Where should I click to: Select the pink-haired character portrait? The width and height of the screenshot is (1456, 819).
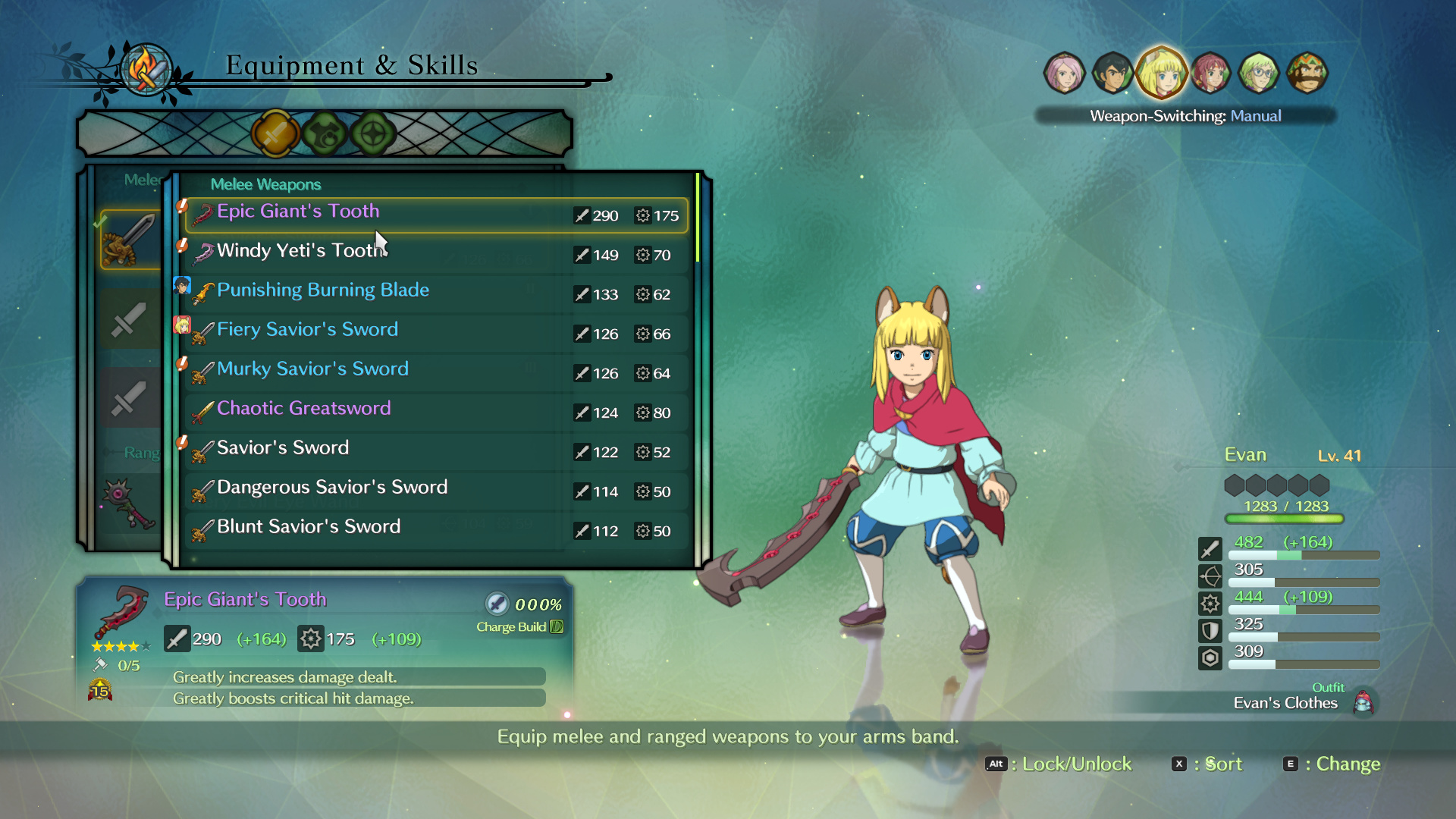[1064, 74]
